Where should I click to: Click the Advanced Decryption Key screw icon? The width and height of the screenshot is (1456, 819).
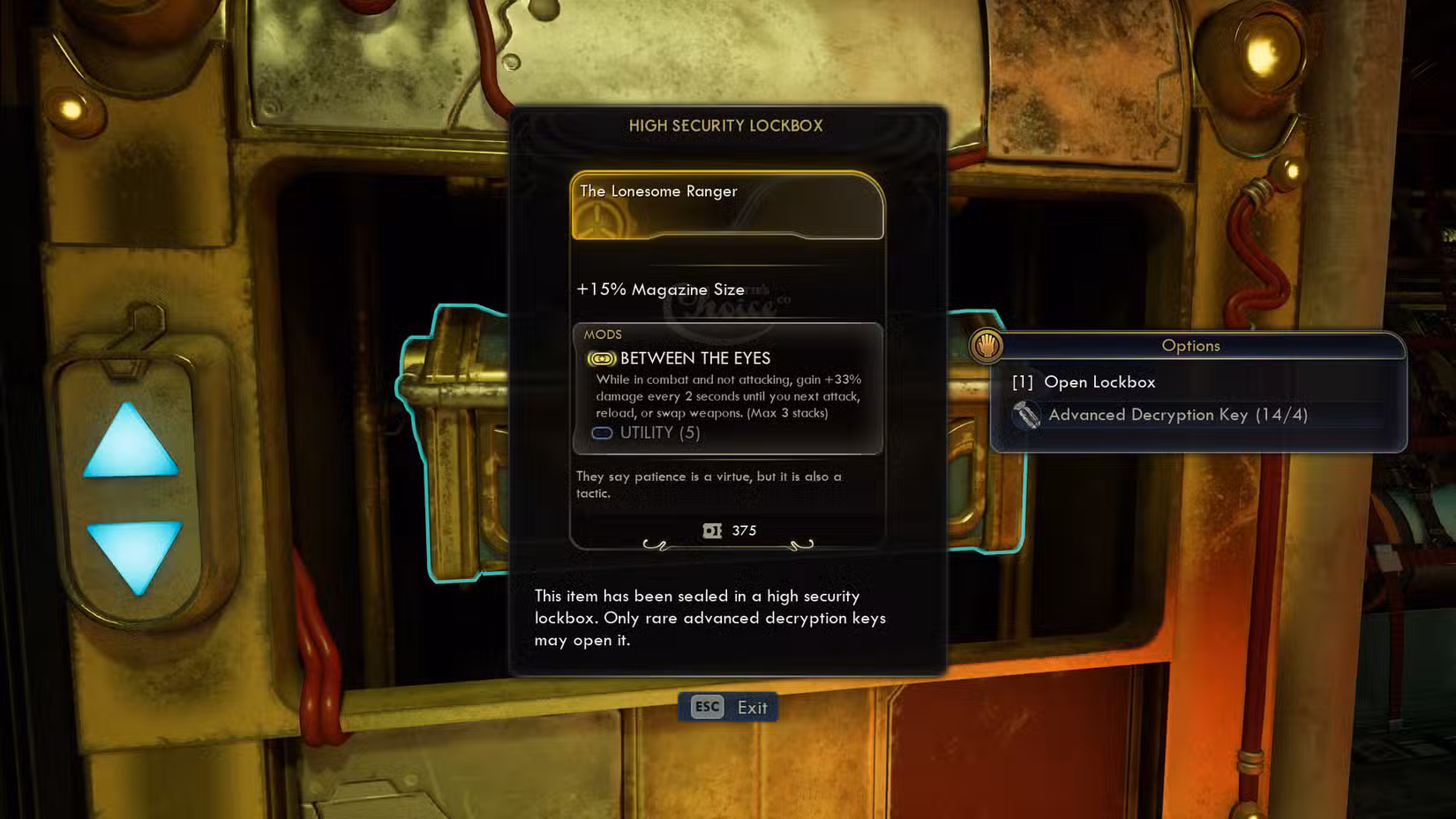pos(1026,415)
